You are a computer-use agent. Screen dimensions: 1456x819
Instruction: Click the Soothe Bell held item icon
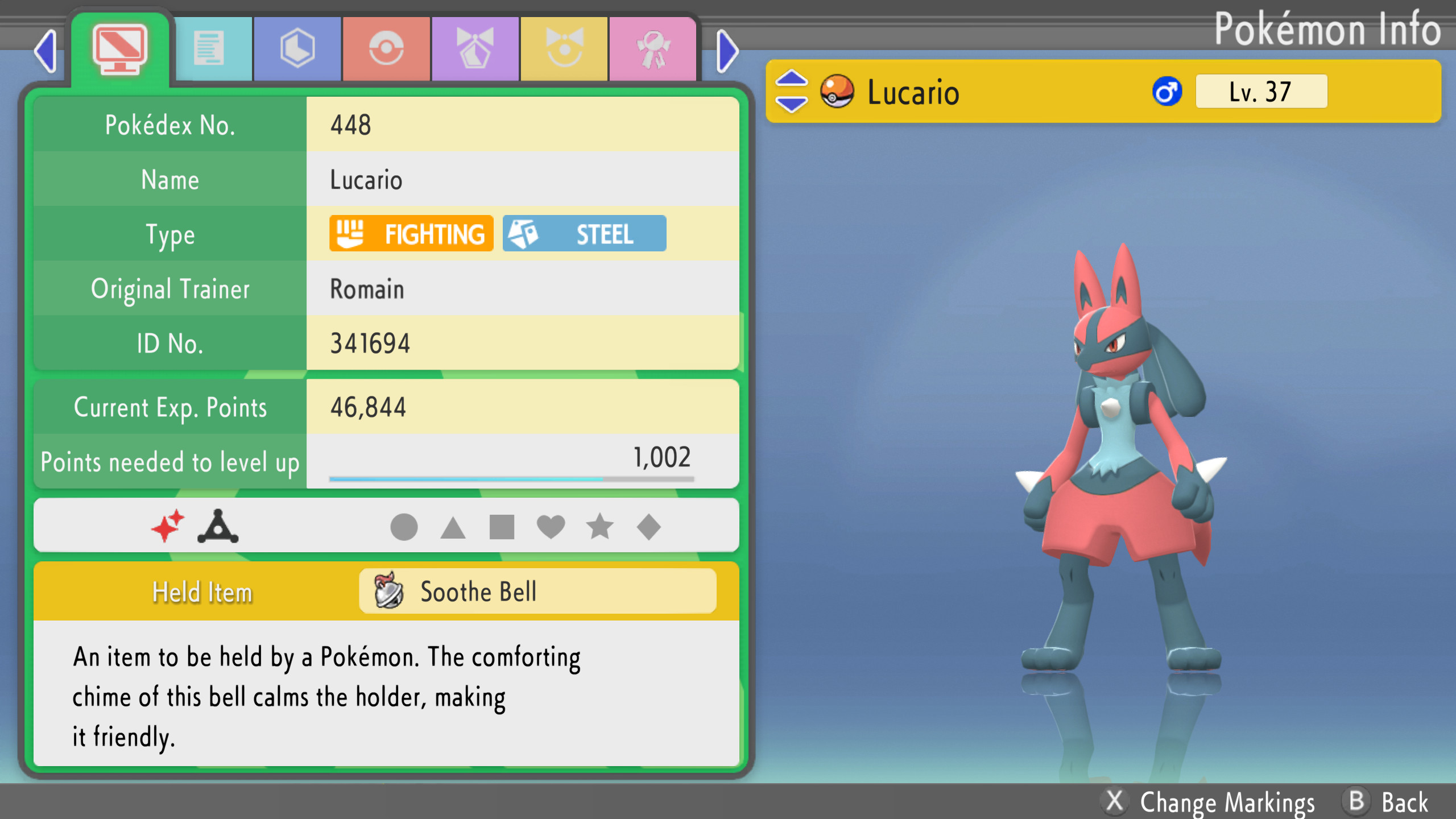[x=389, y=591]
